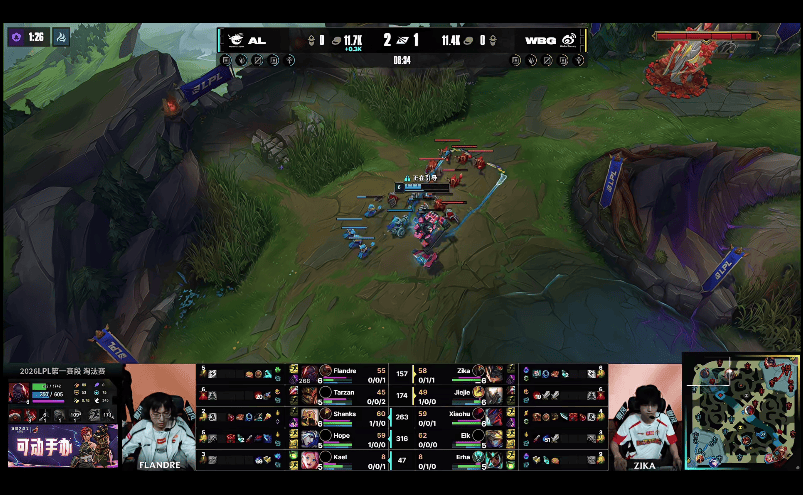
Task: Click the purple objective timer icon
Action: [16, 37]
